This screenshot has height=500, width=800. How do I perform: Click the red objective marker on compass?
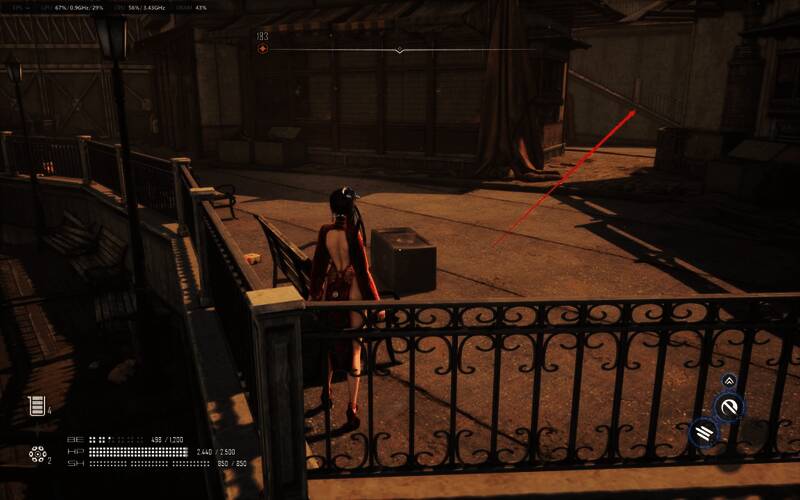[263, 37]
